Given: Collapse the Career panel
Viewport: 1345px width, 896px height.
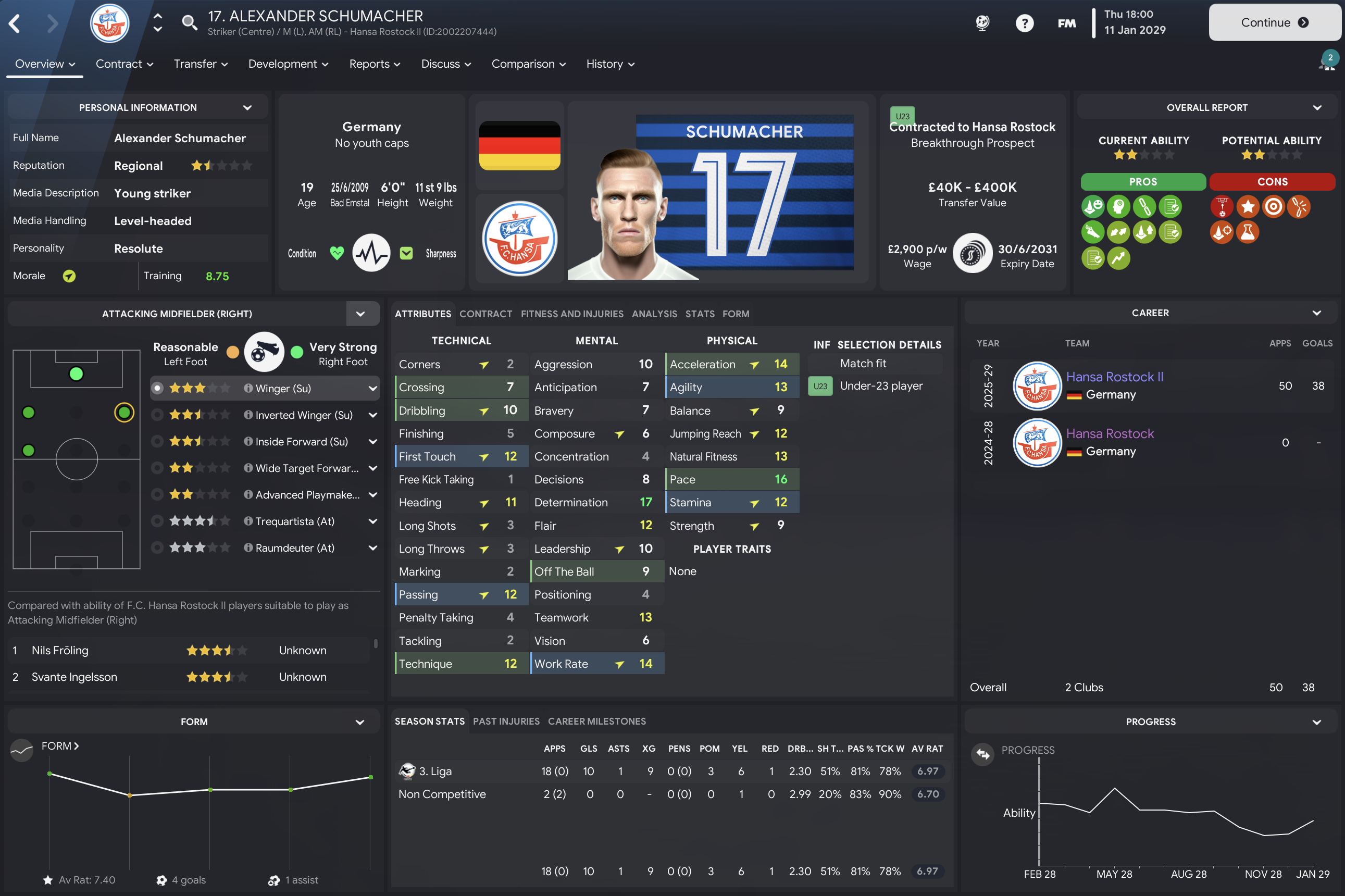Looking at the screenshot, I should pos(1317,313).
